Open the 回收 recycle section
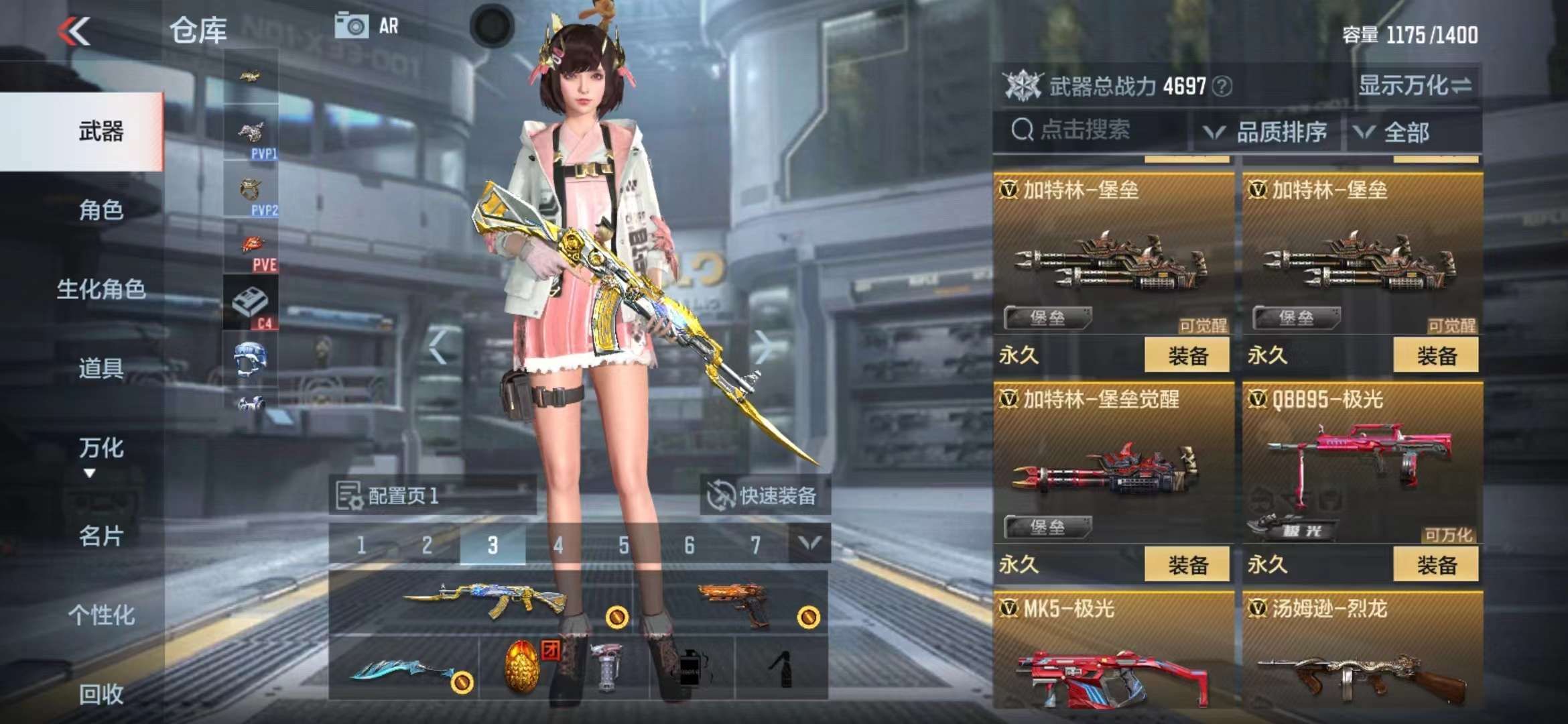Image resolution: width=1568 pixels, height=724 pixels. (101, 695)
